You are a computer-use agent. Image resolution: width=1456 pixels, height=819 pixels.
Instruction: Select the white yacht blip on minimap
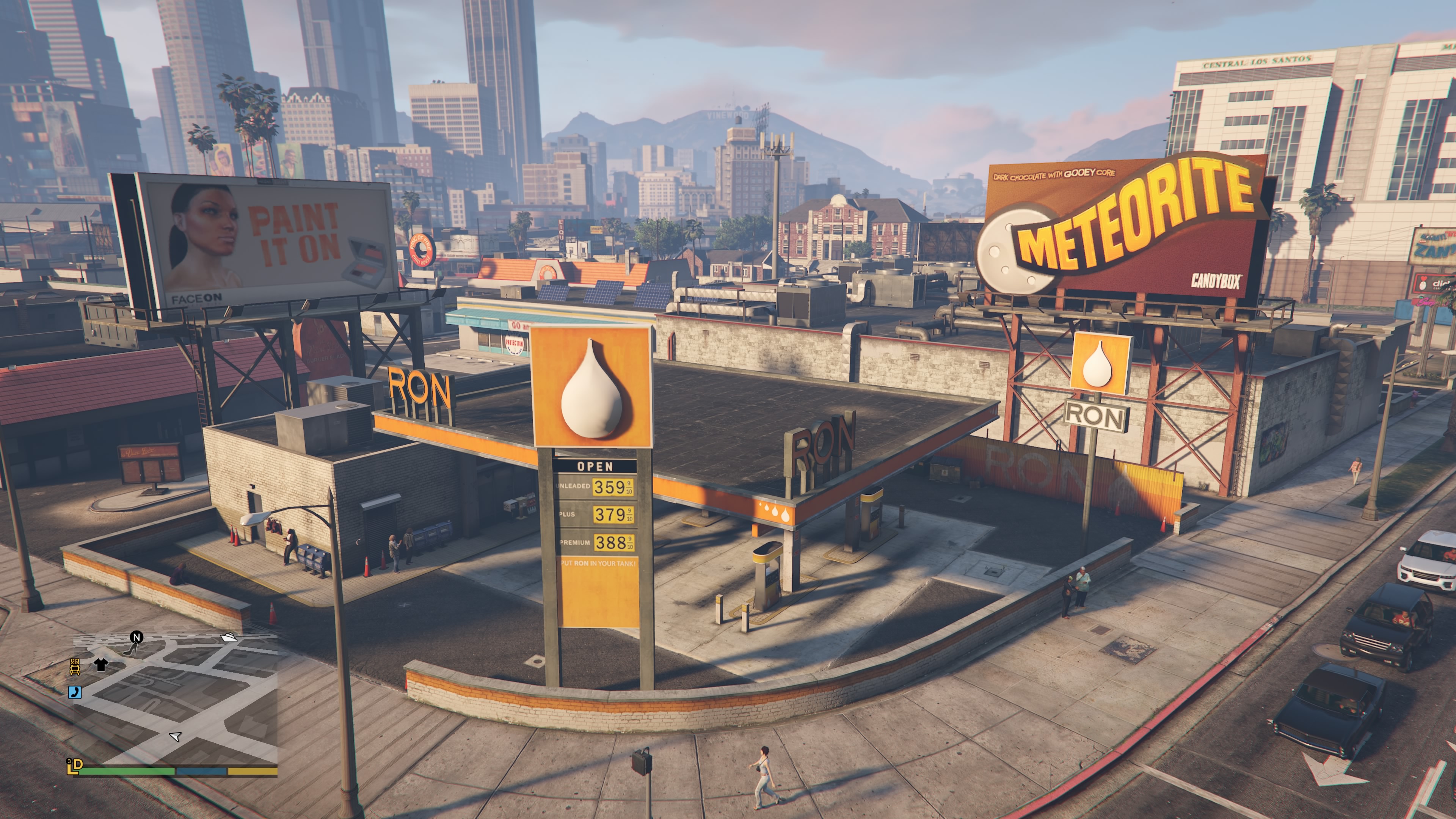(x=229, y=637)
